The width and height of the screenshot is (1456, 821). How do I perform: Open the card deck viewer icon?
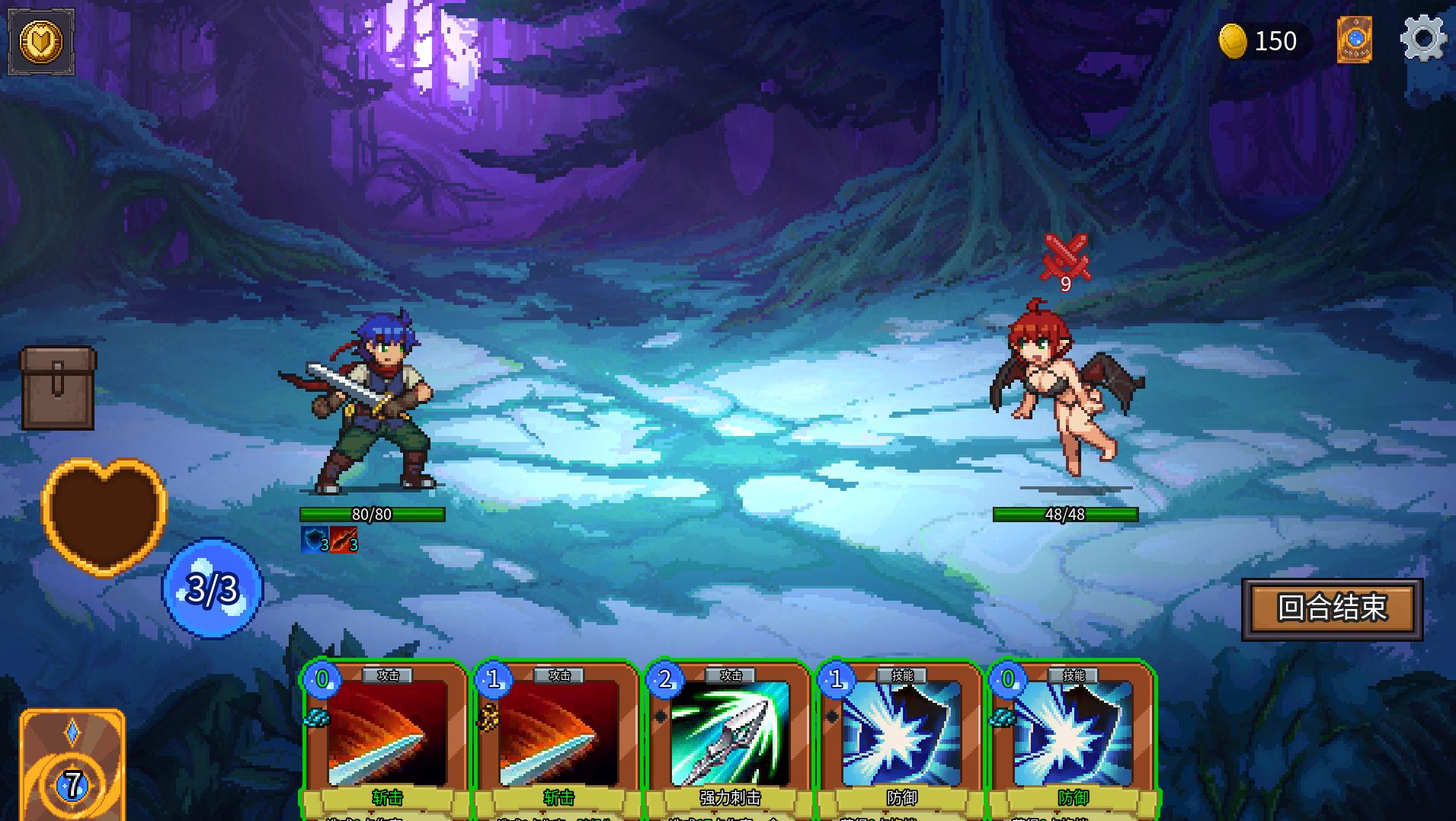tap(1354, 40)
